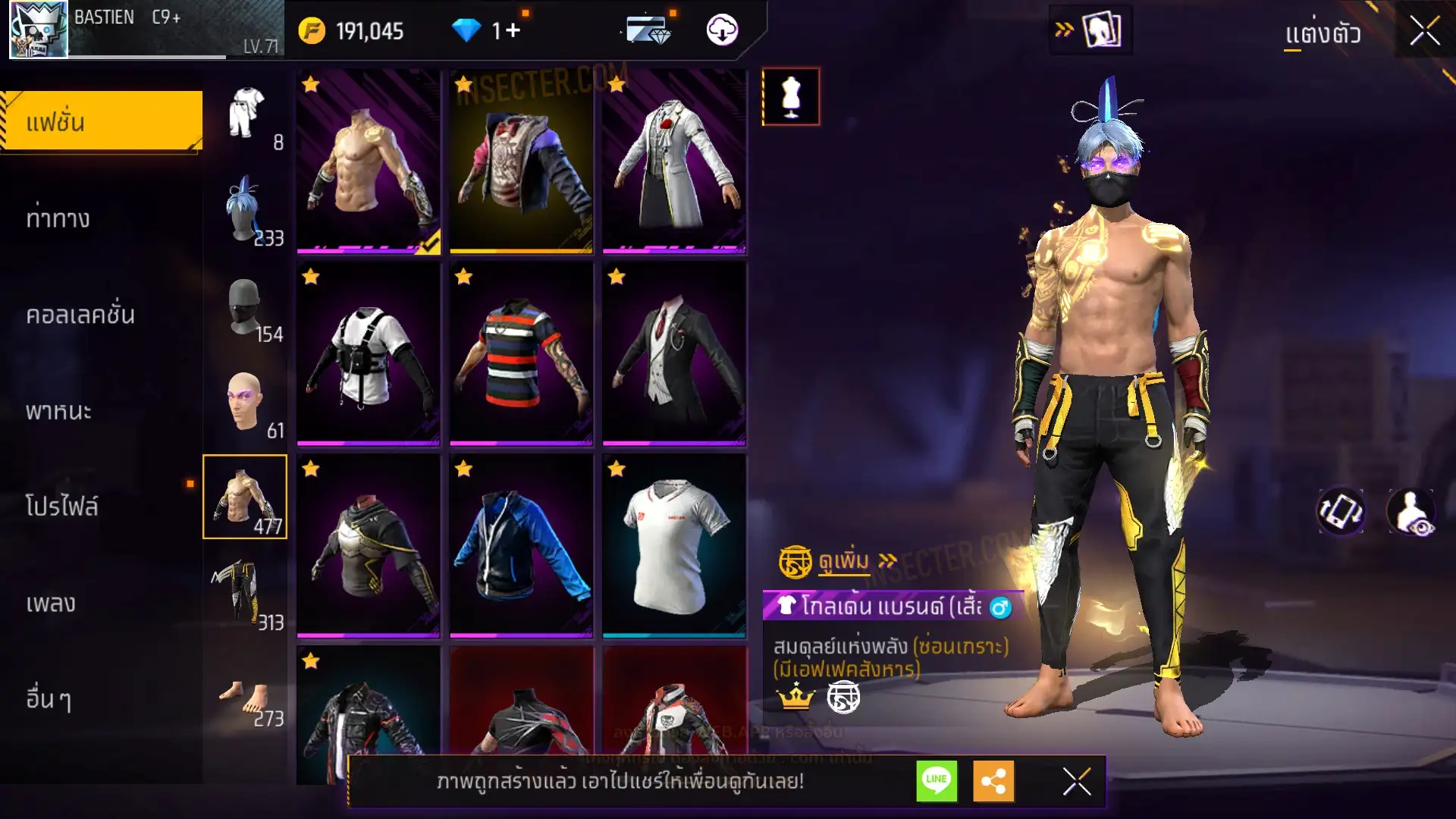The image size is (1456, 819).
Task: Select the striped polo shirt top
Action: (521, 353)
